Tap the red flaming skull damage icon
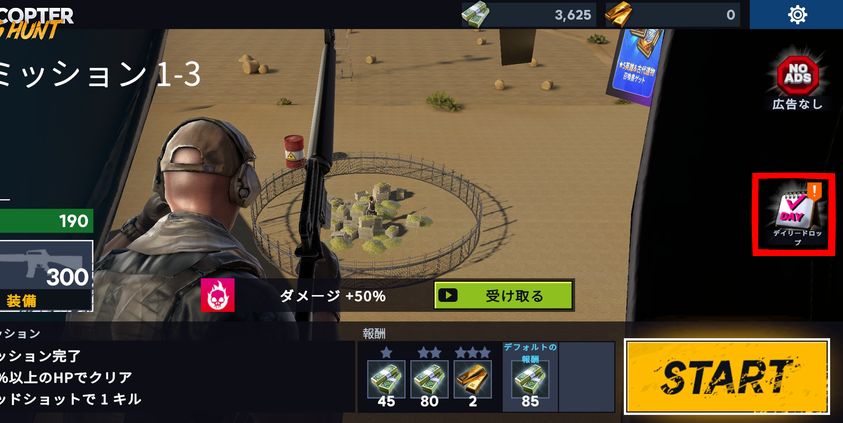The image size is (843, 423). tap(217, 295)
